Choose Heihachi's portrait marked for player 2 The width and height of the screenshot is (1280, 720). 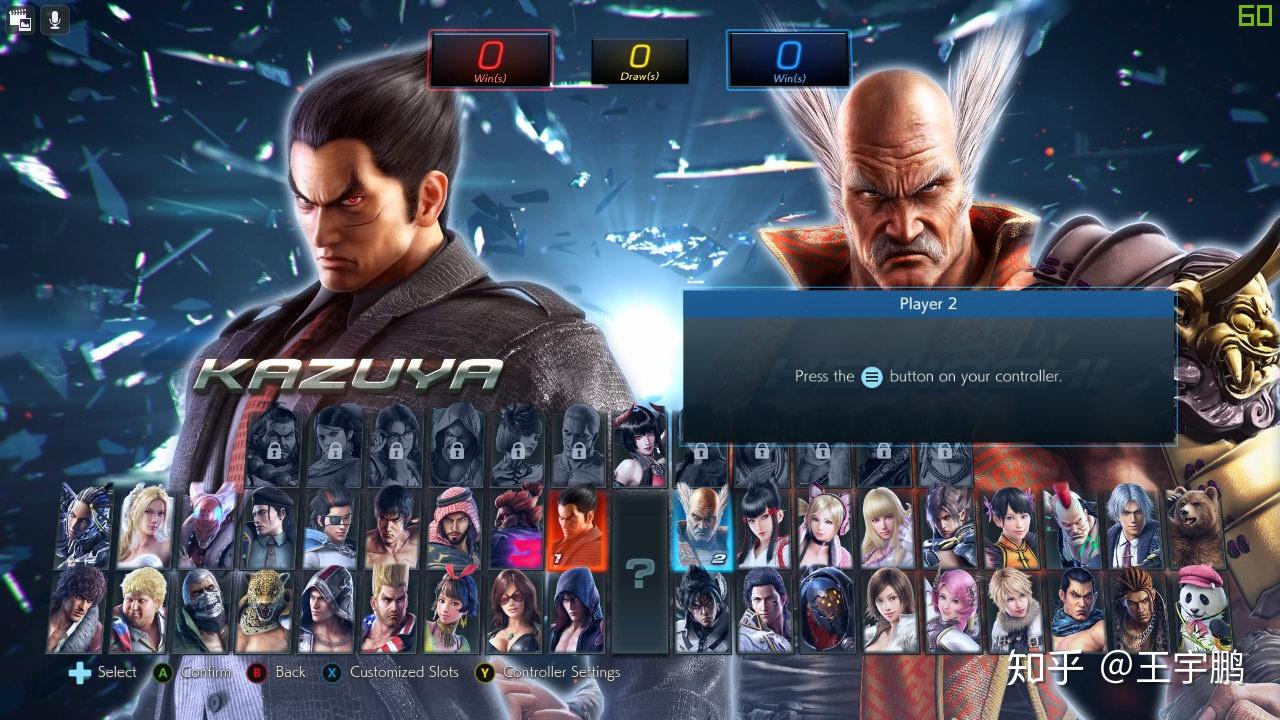pos(702,528)
